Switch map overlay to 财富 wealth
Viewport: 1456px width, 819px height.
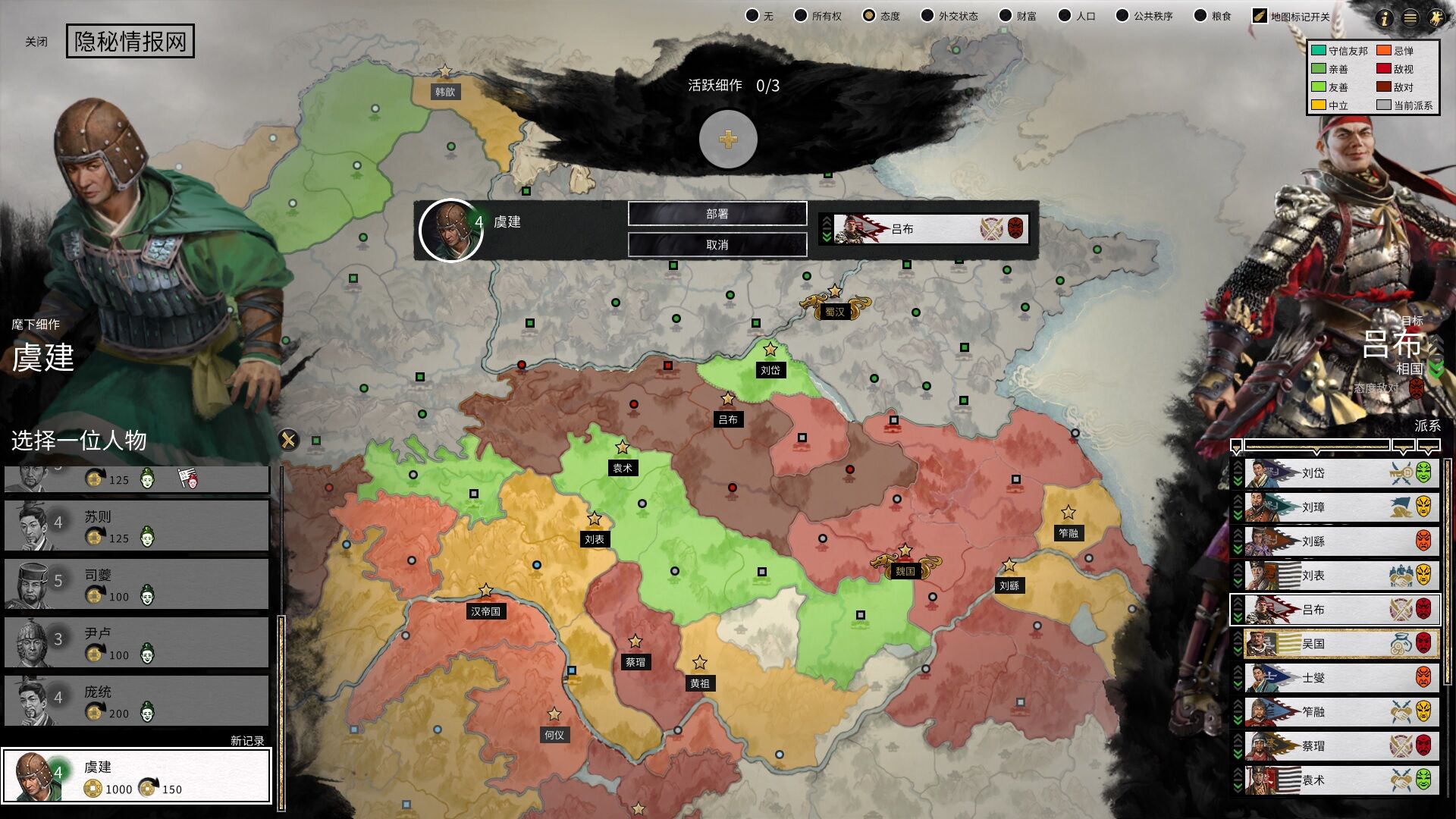1006,16
